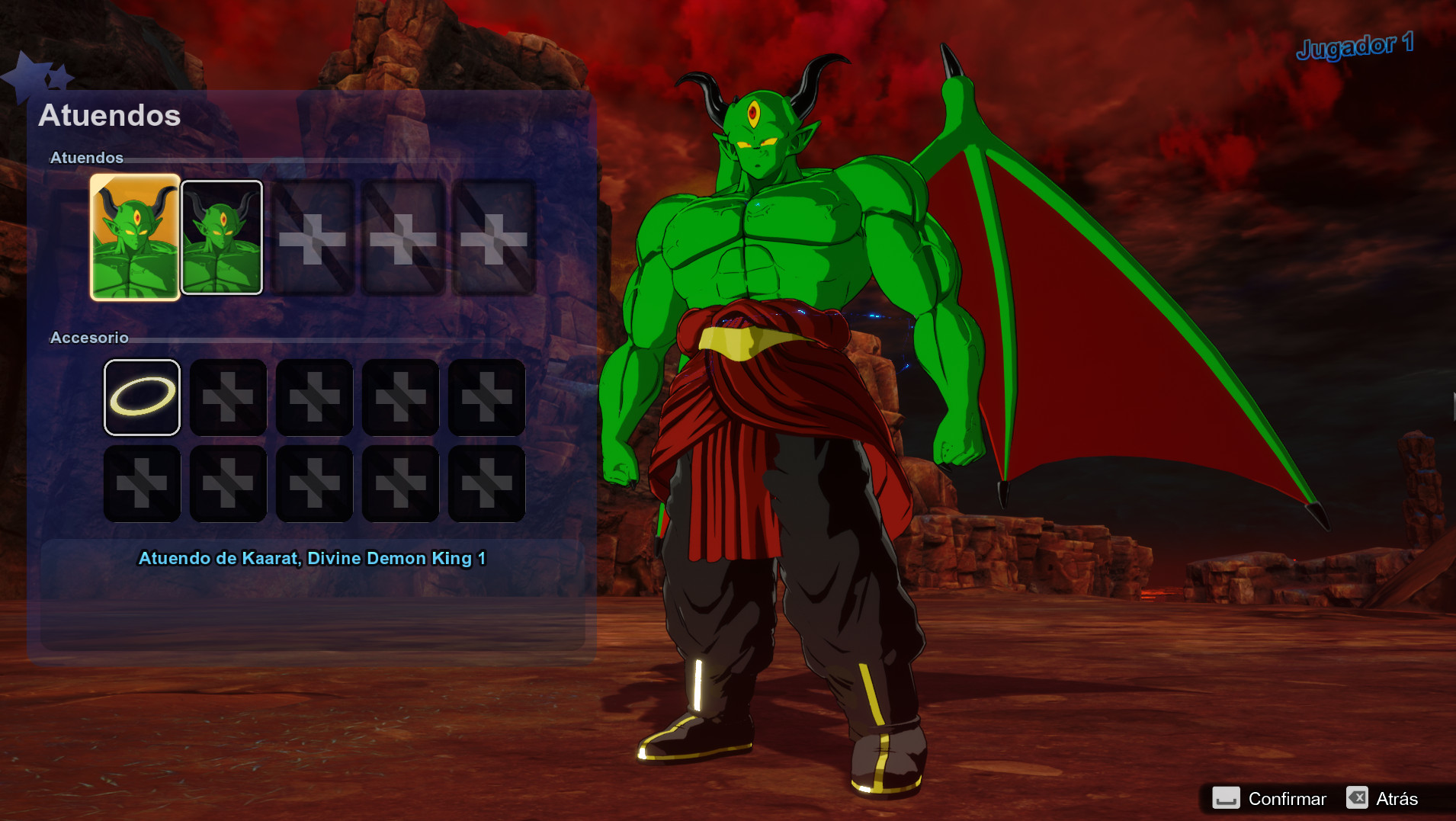
Task: Click the Atuendo de Kaarat outfit name text
Action: [314, 558]
